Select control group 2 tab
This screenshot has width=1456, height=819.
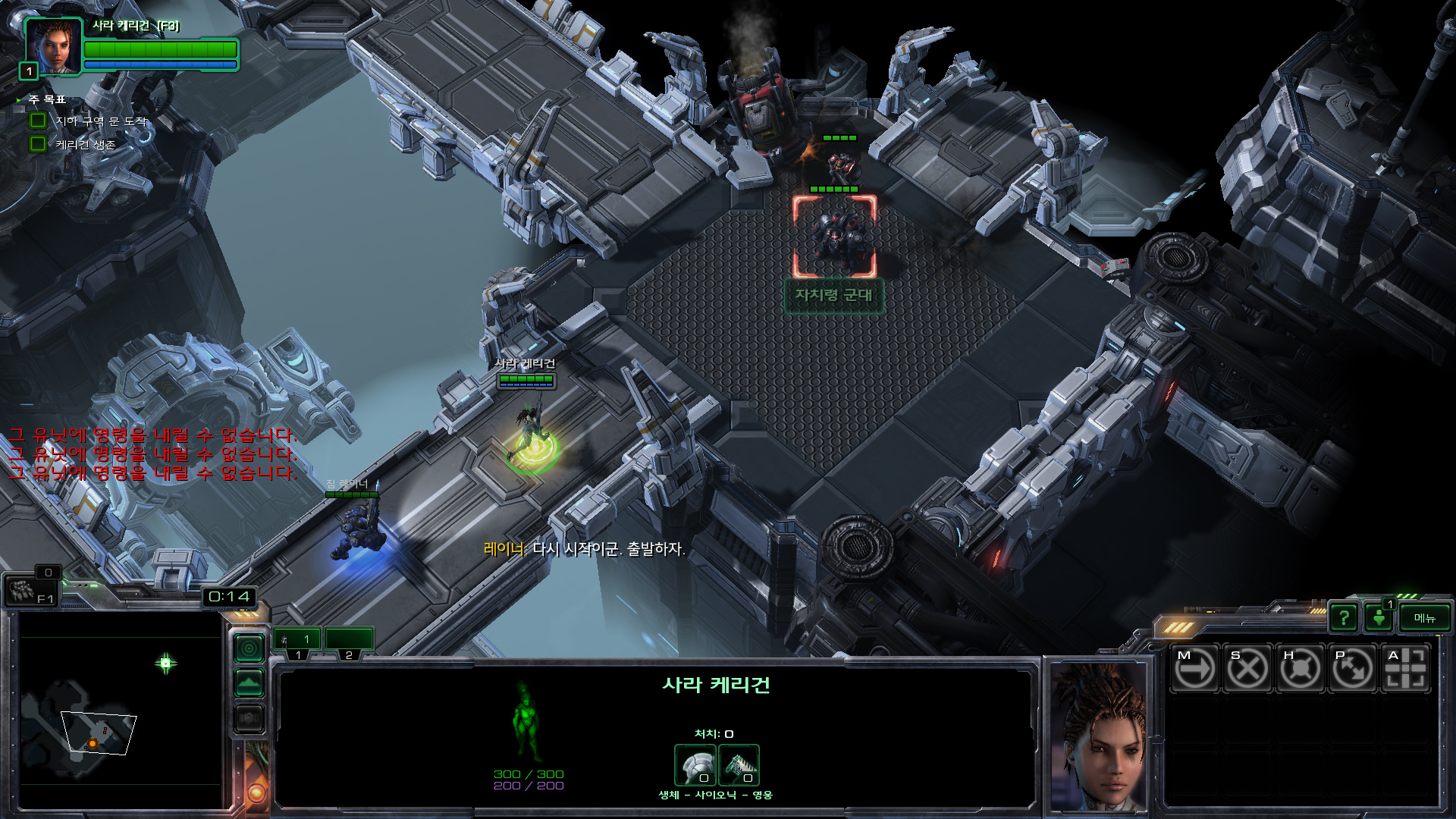(x=349, y=641)
